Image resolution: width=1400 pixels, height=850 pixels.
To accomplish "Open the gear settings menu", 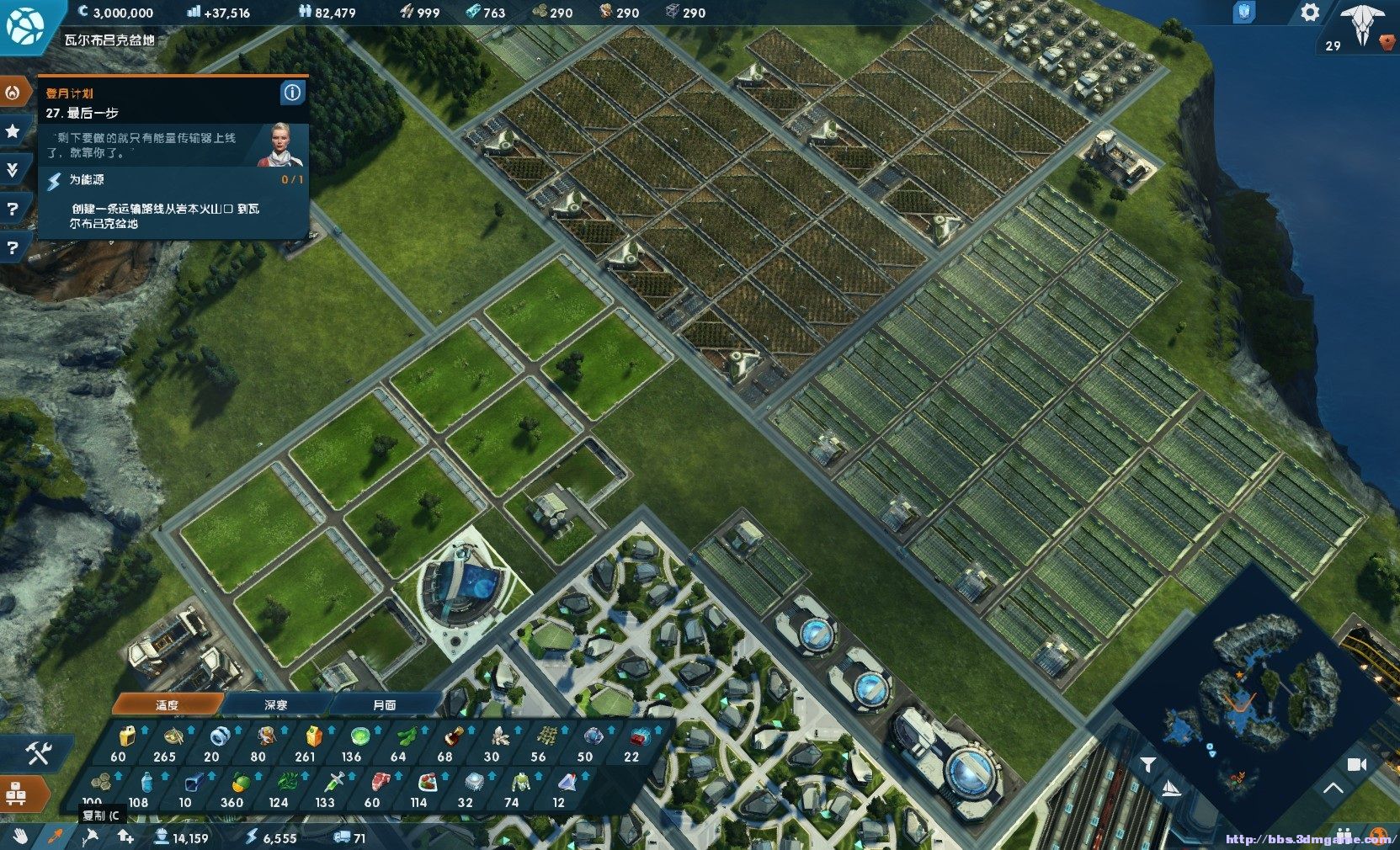I will 1310,13.
